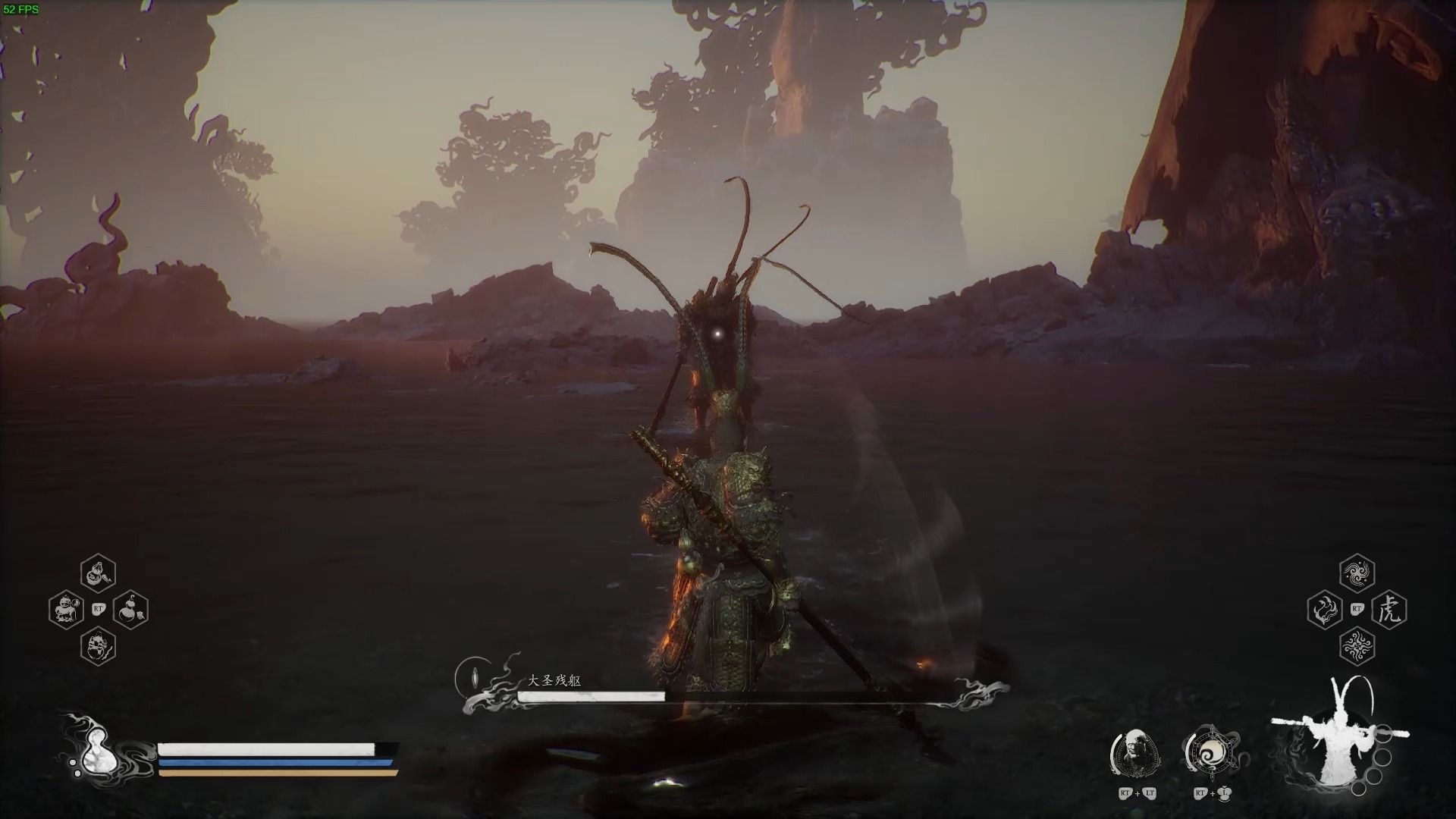Cast the radiating swirl pattern spell
Image resolution: width=1456 pixels, height=819 pixels.
pyautogui.click(x=1357, y=646)
